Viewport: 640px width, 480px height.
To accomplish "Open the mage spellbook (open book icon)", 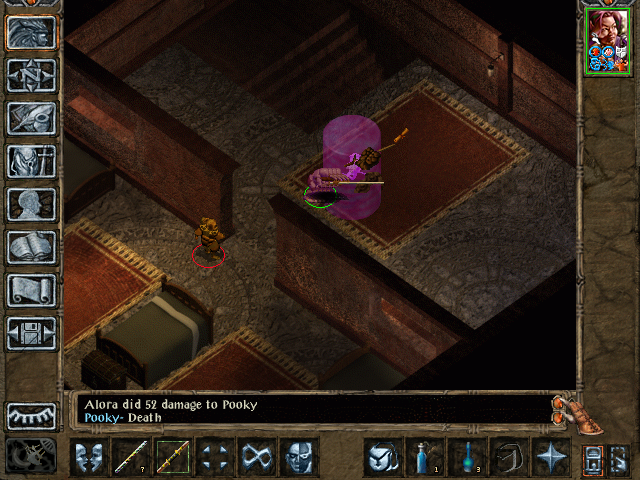I will pos(32,247).
